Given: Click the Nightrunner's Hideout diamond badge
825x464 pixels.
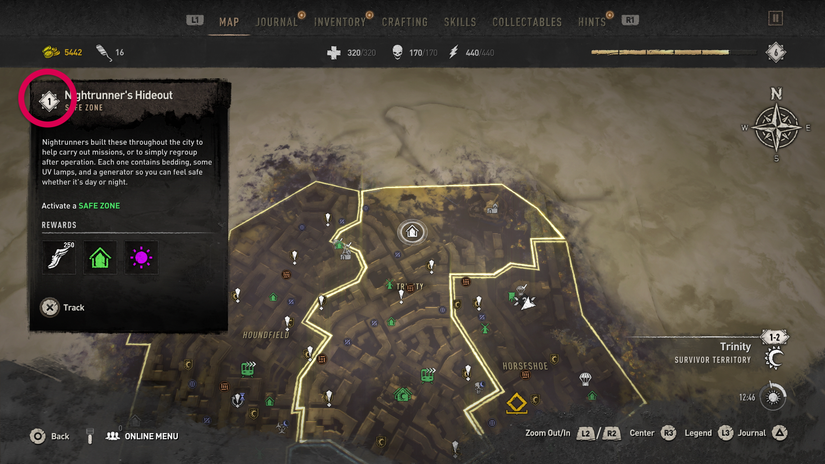Looking at the screenshot, I should pos(46,99).
